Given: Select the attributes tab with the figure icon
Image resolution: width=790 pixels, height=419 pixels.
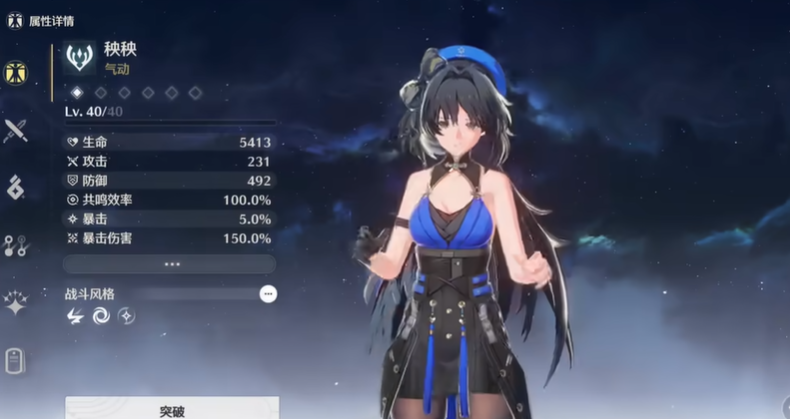Looking at the screenshot, I should pyautogui.click(x=16, y=73).
